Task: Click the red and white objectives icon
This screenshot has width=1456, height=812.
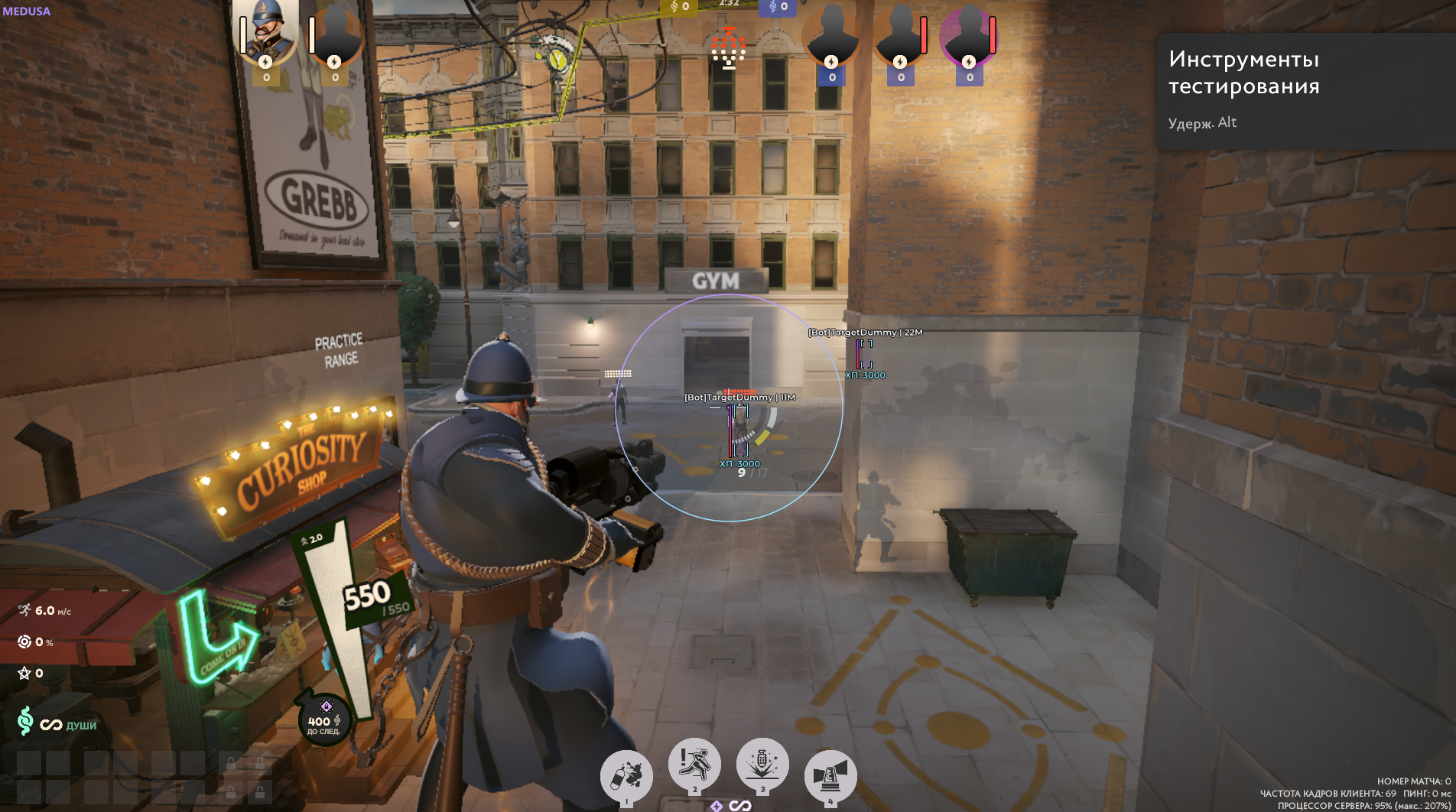Action: coord(728,49)
